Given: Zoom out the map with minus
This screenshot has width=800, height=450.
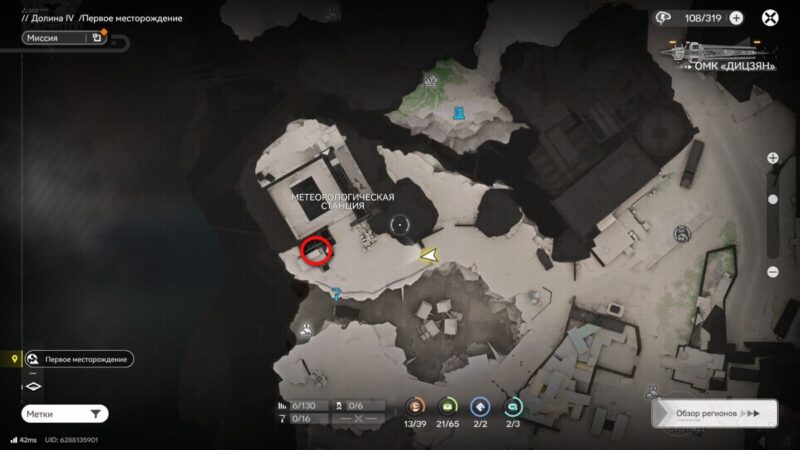Looking at the screenshot, I should (x=772, y=272).
